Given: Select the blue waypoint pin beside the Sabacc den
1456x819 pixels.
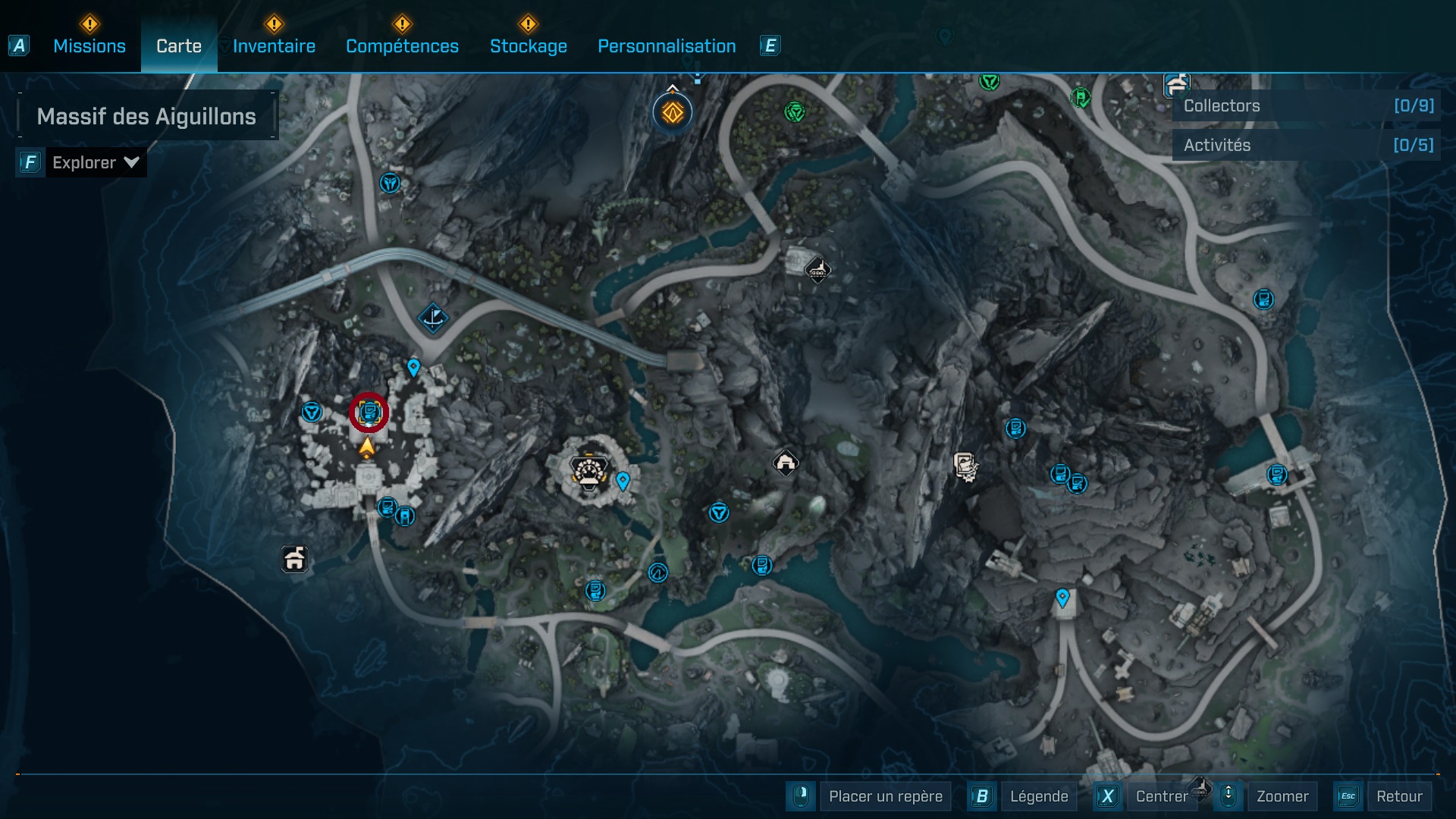Looking at the screenshot, I should point(623,480).
